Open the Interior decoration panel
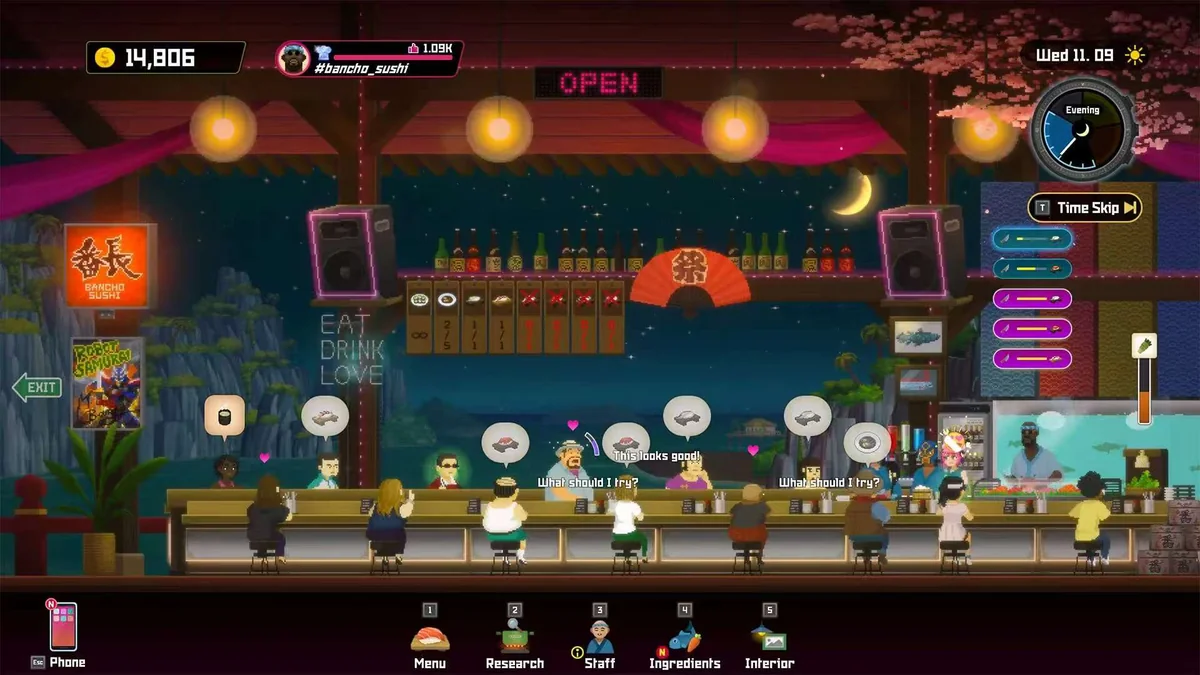This screenshot has width=1200, height=675. [769, 639]
